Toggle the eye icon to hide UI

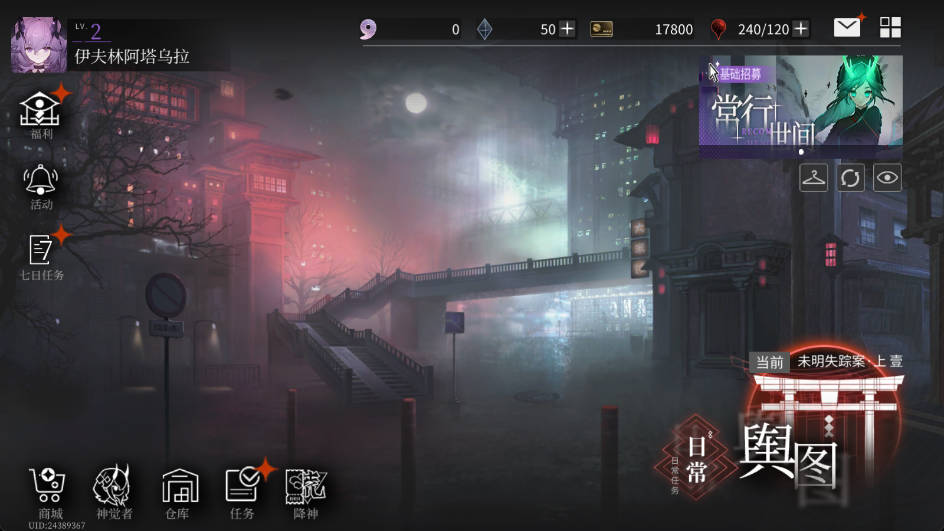click(887, 178)
